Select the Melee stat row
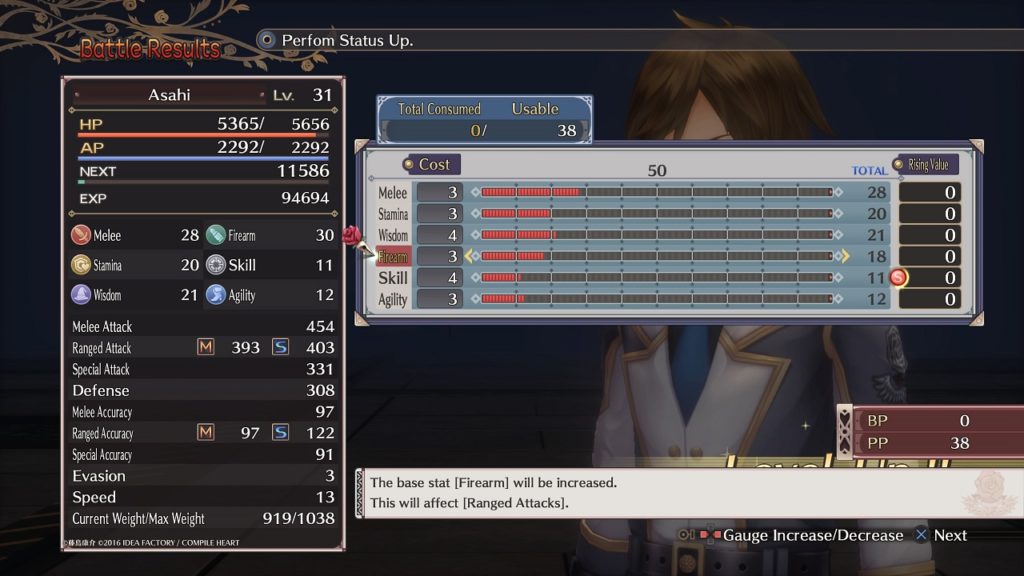 pyautogui.click(x=393, y=192)
